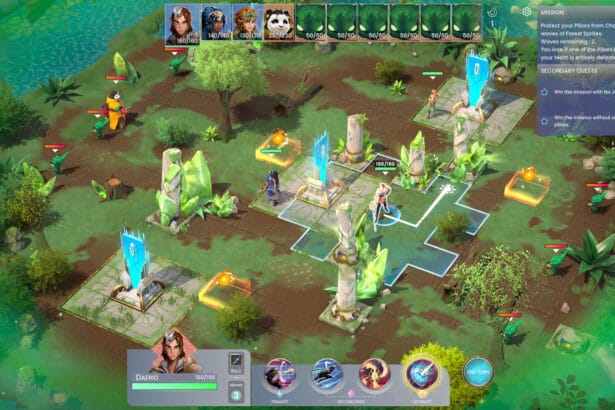Open the settings gear icon
The width and height of the screenshot is (615, 410).
coord(527,12)
